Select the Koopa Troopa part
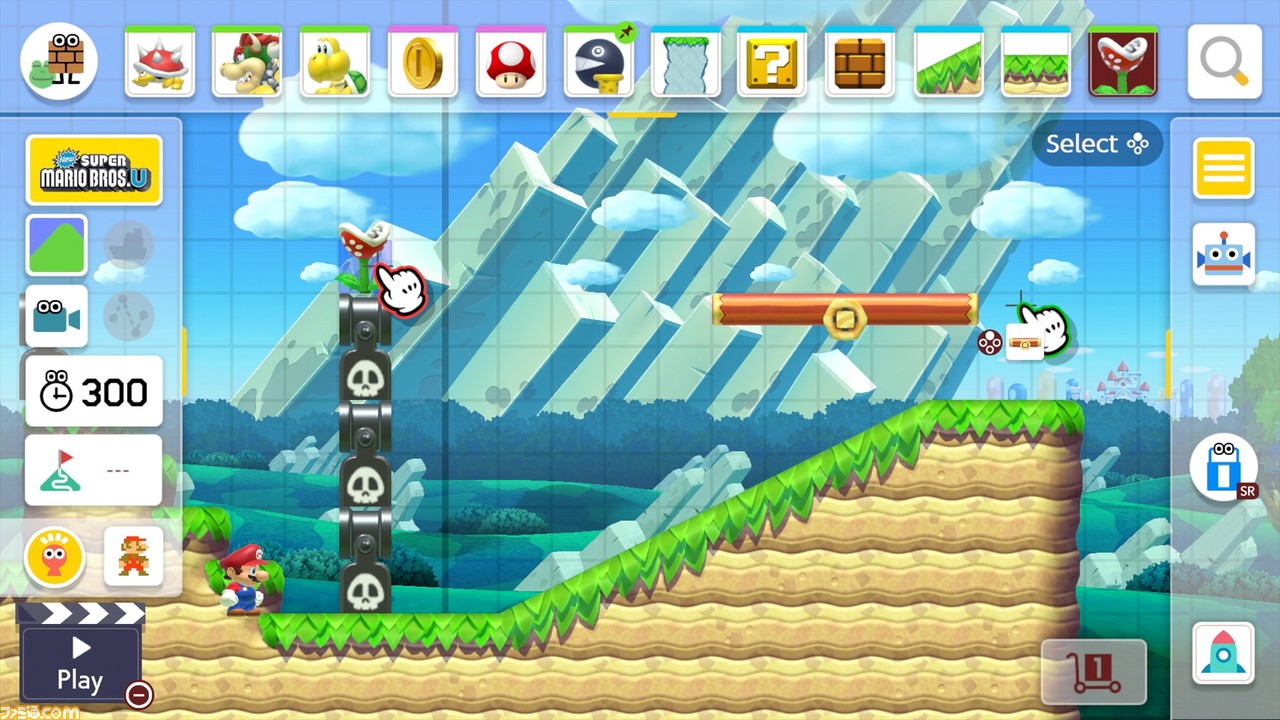The width and height of the screenshot is (1280, 720). (335, 60)
